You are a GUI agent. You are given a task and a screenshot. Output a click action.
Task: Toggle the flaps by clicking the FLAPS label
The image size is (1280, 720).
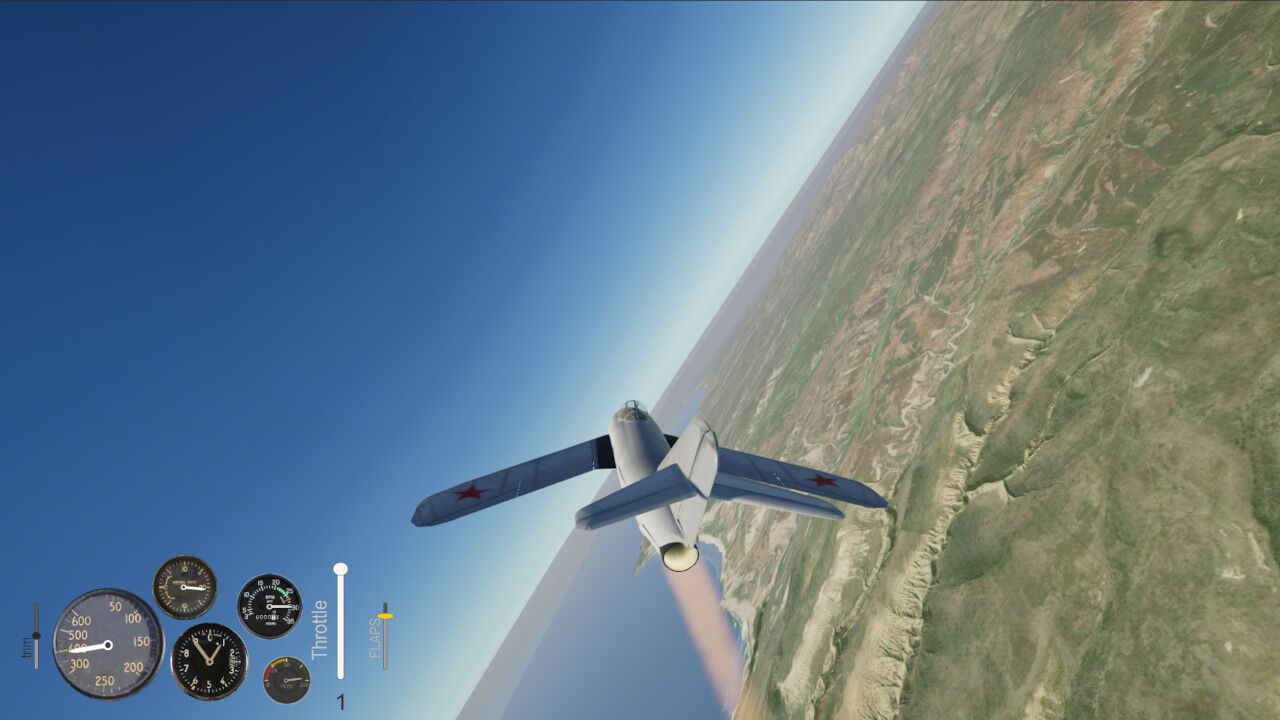[373, 638]
